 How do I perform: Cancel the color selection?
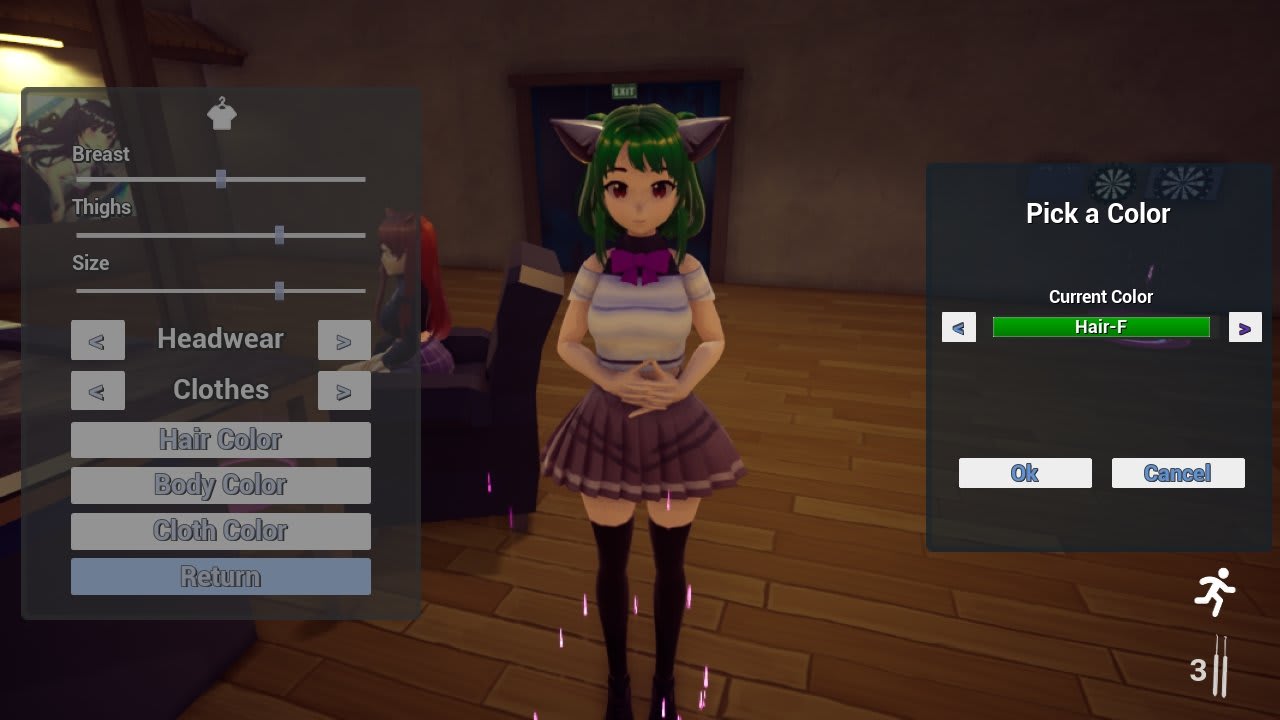click(1177, 473)
